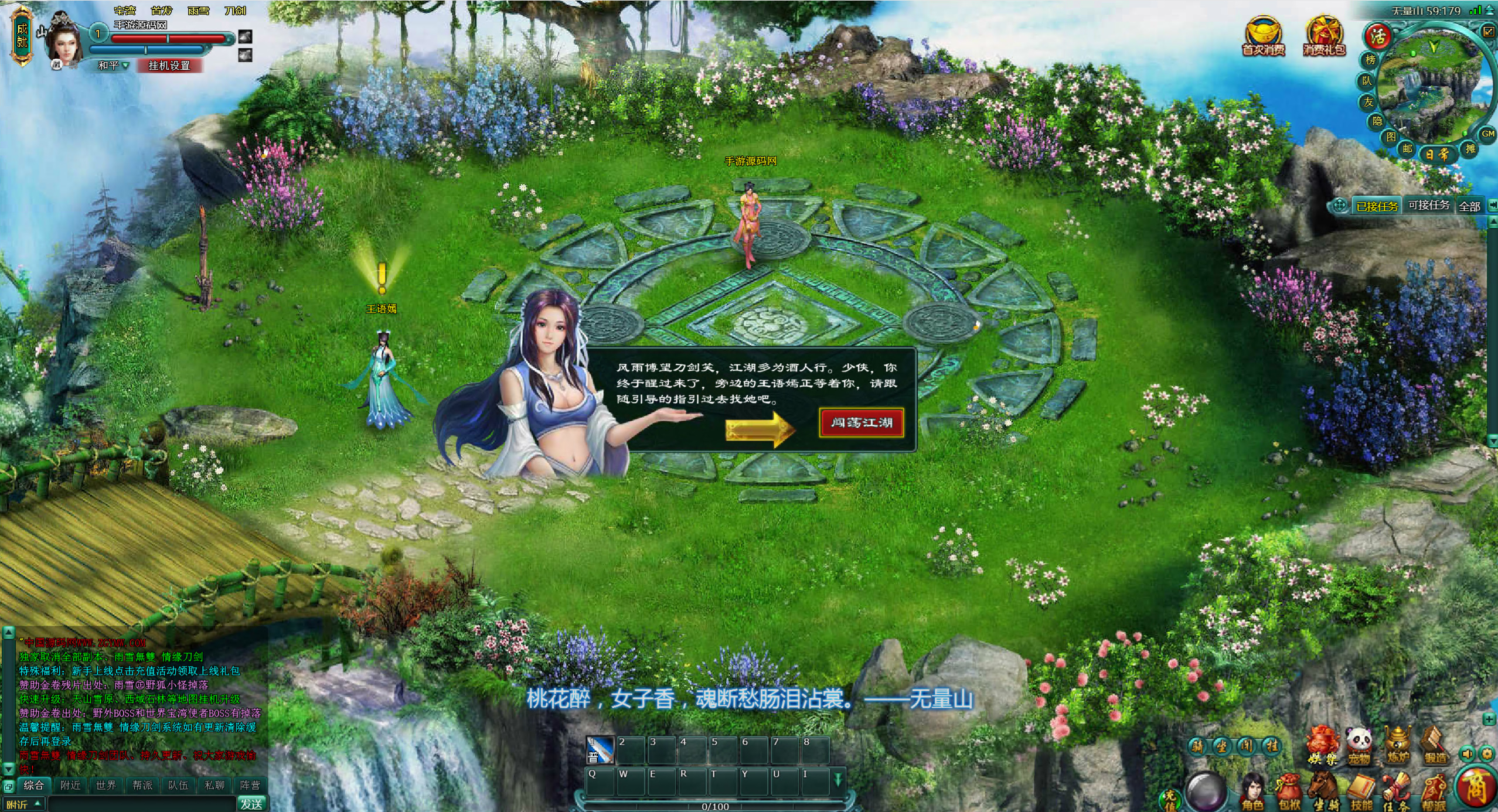Click the 闯荡江湖 dialogue button
This screenshot has width=1498, height=812.
point(861,422)
